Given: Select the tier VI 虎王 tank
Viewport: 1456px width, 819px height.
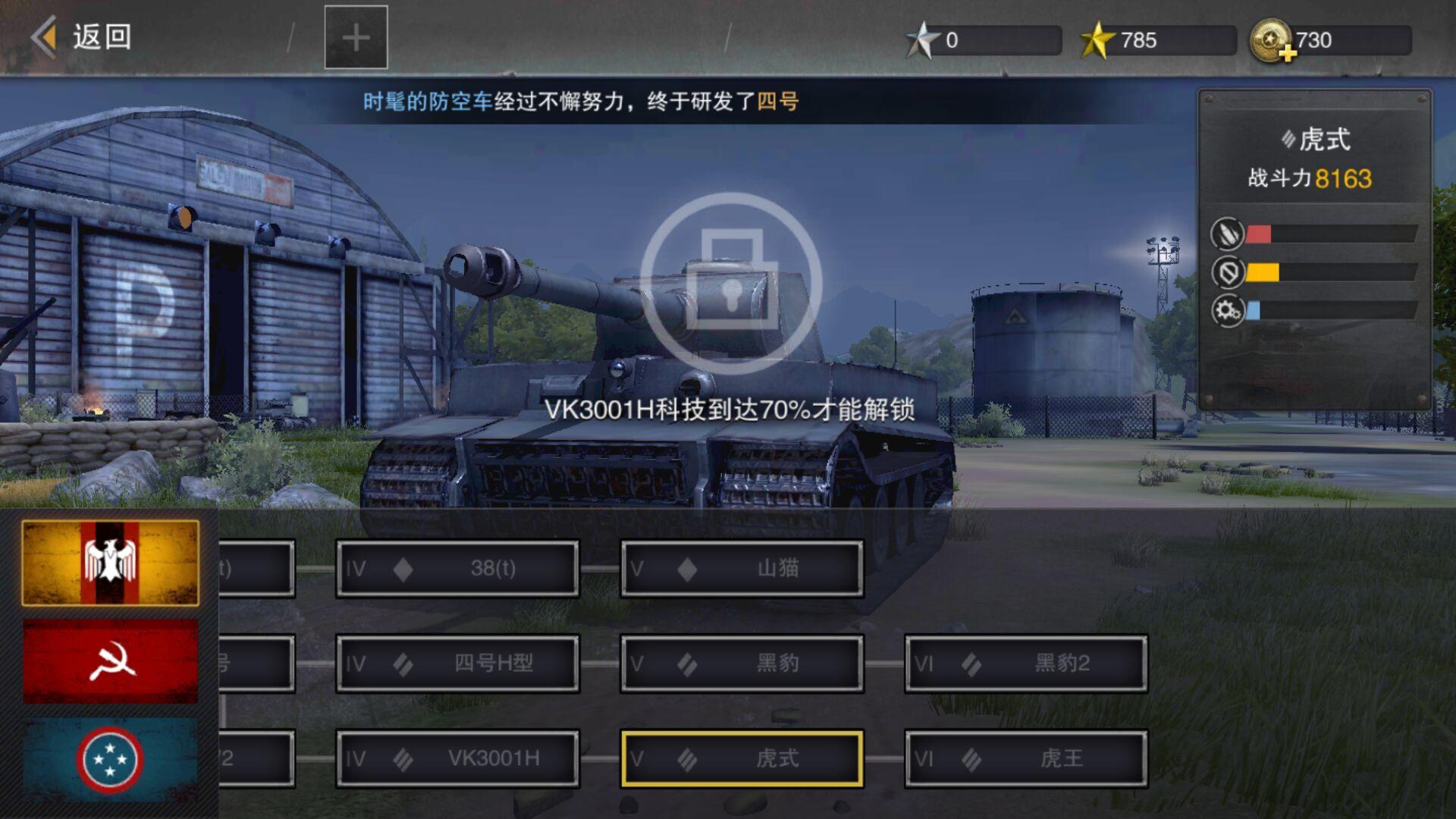Looking at the screenshot, I should [1025, 758].
